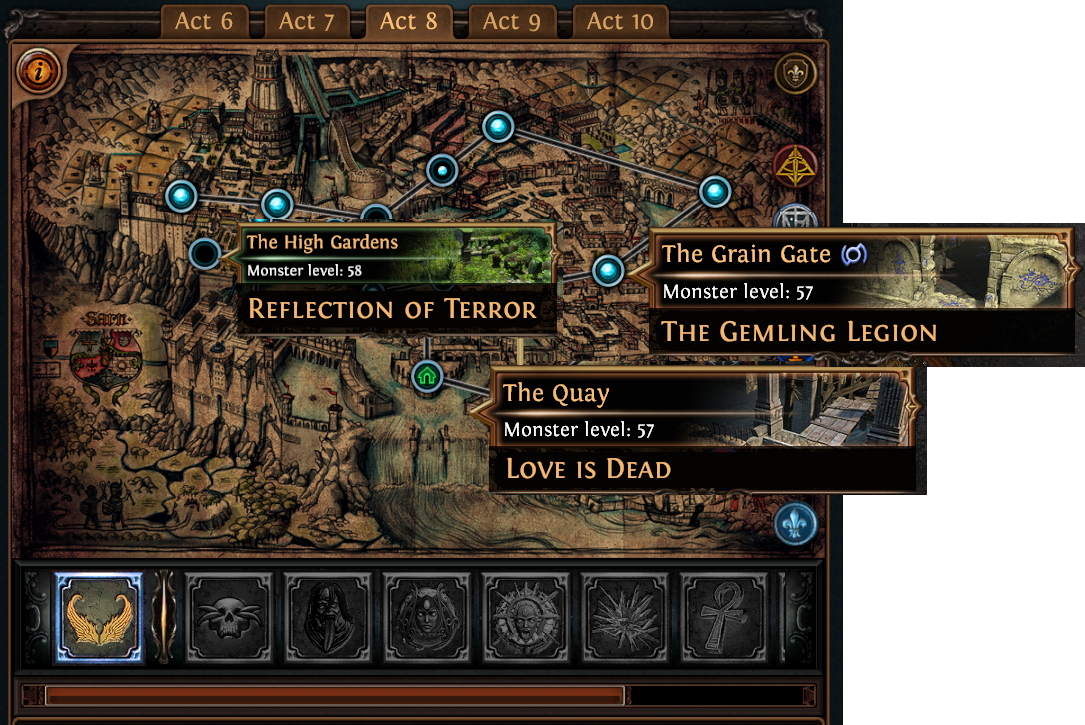The image size is (1085, 725).
Task: Select the Act 8 tab
Action: point(409,22)
